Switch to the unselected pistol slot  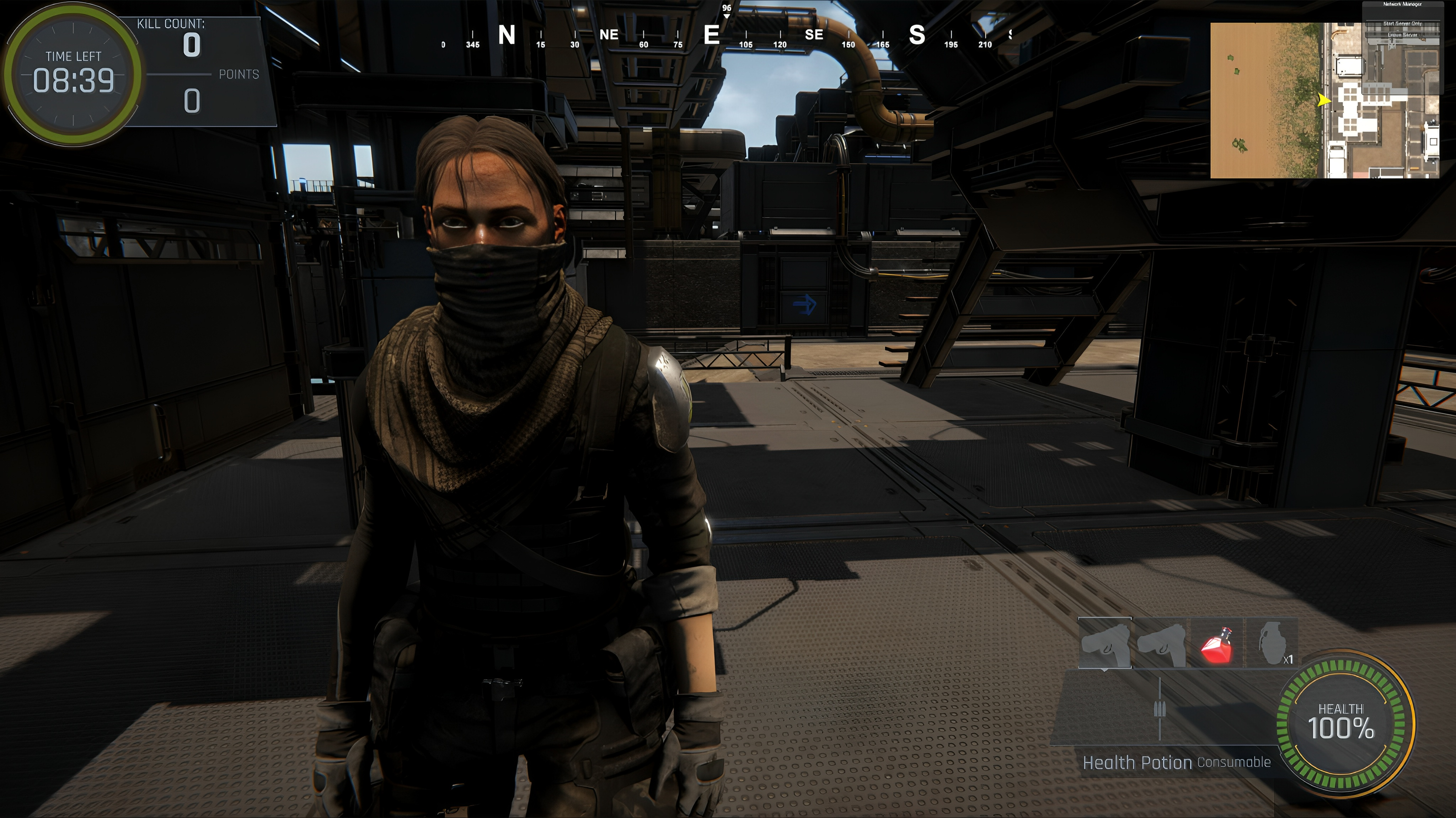coord(1161,644)
